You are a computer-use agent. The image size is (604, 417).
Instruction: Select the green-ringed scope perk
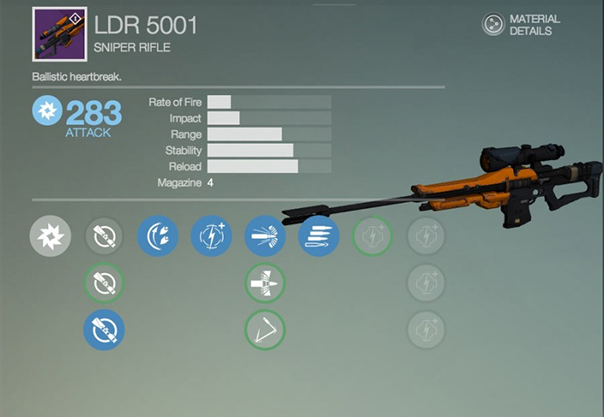click(x=104, y=283)
